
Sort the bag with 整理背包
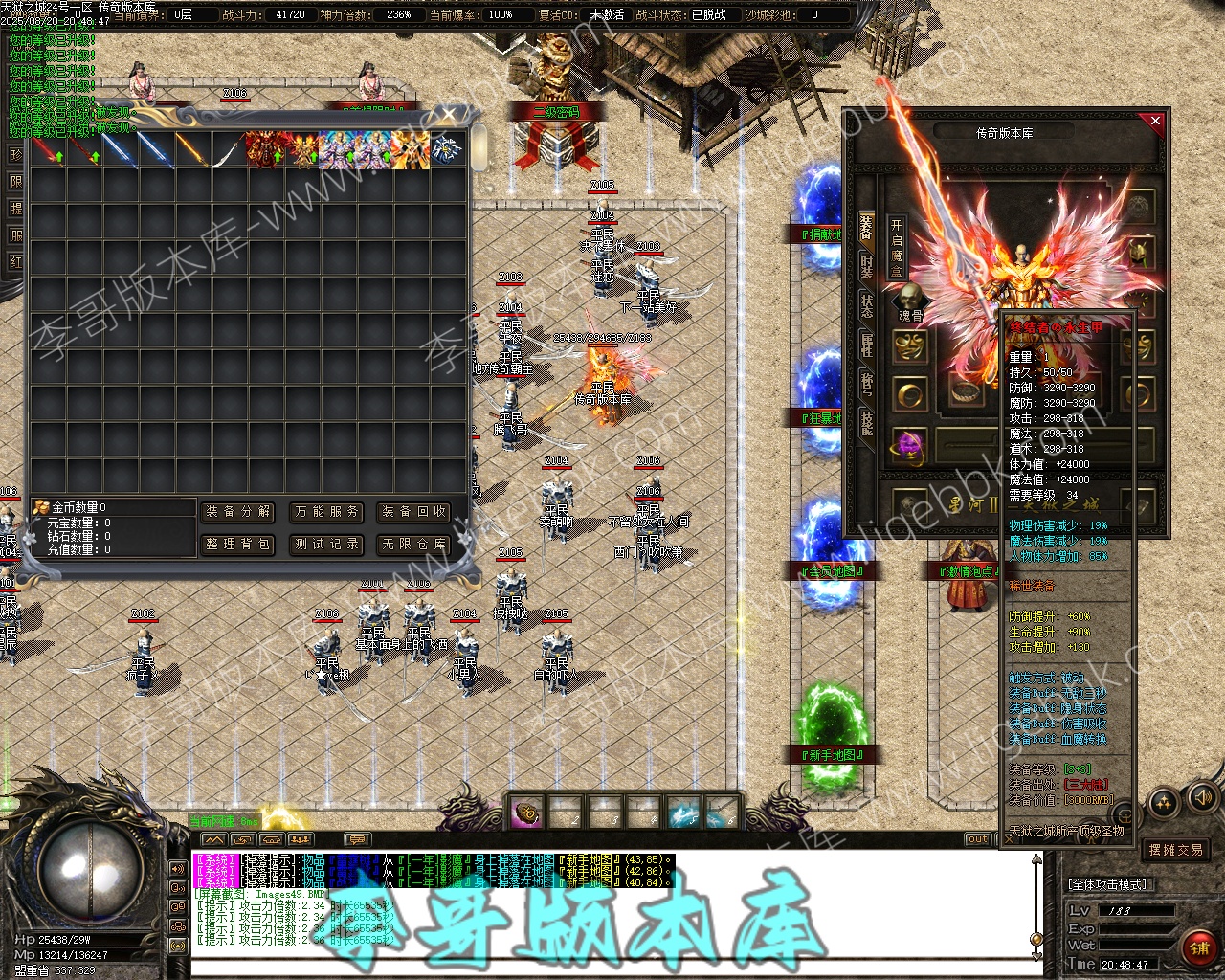click(x=238, y=545)
